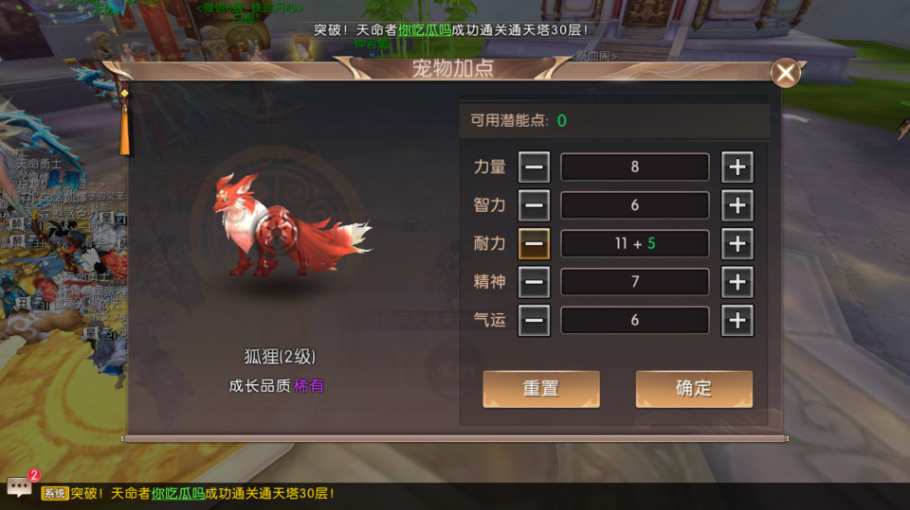Add a point to 耐力
This screenshot has height=510, width=910.
(737, 244)
